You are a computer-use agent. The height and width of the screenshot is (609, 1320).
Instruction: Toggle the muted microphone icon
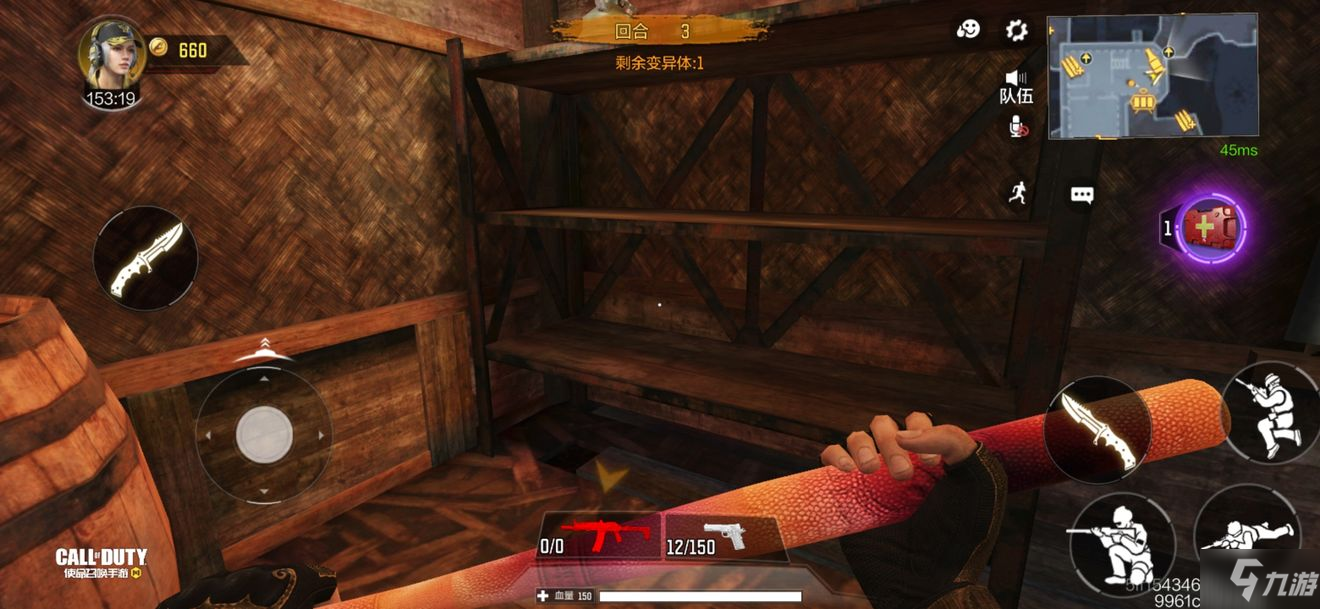pos(1016,126)
